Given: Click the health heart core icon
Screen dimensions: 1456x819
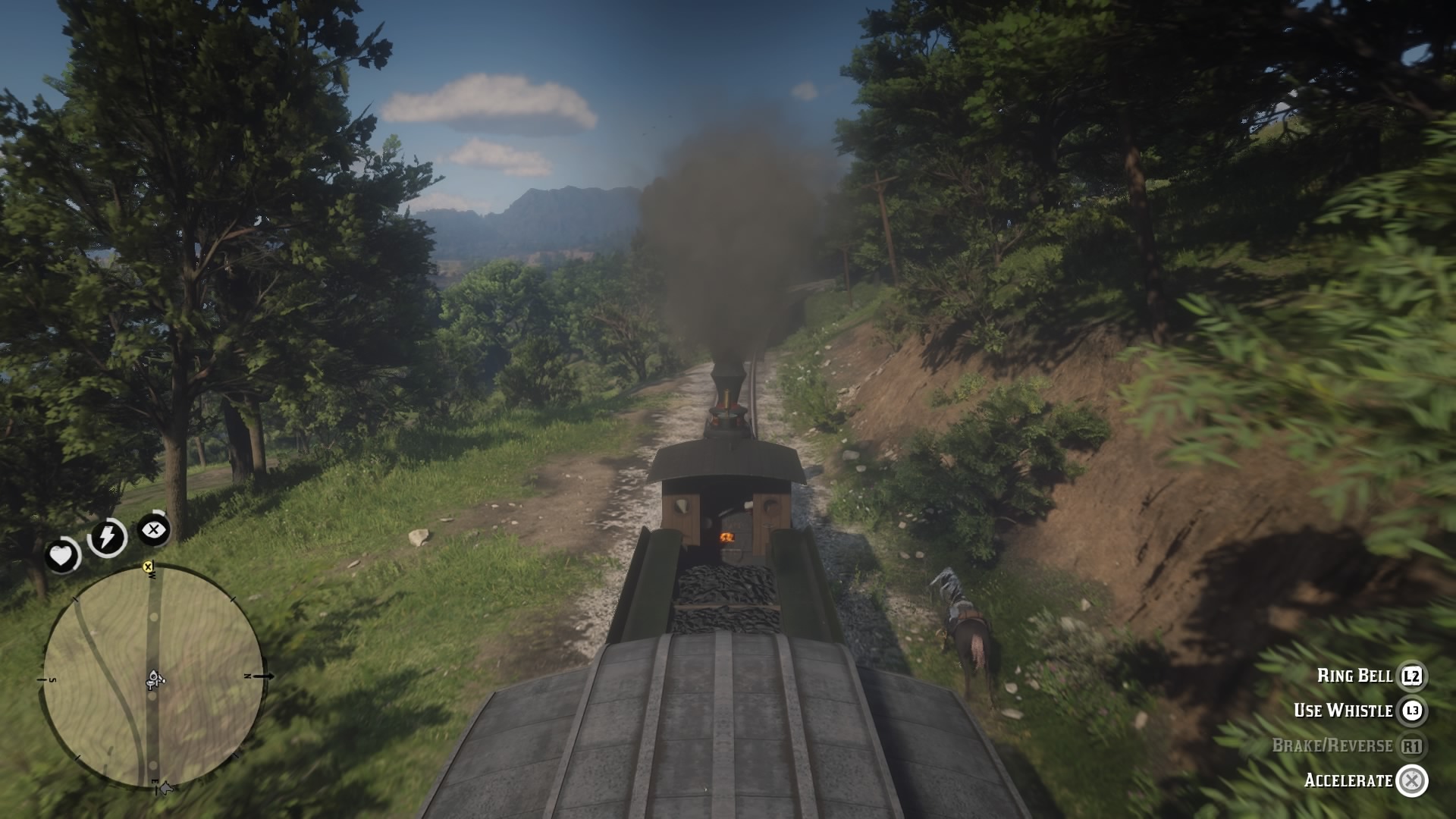Looking at the screenshot, I should point(63,555).
